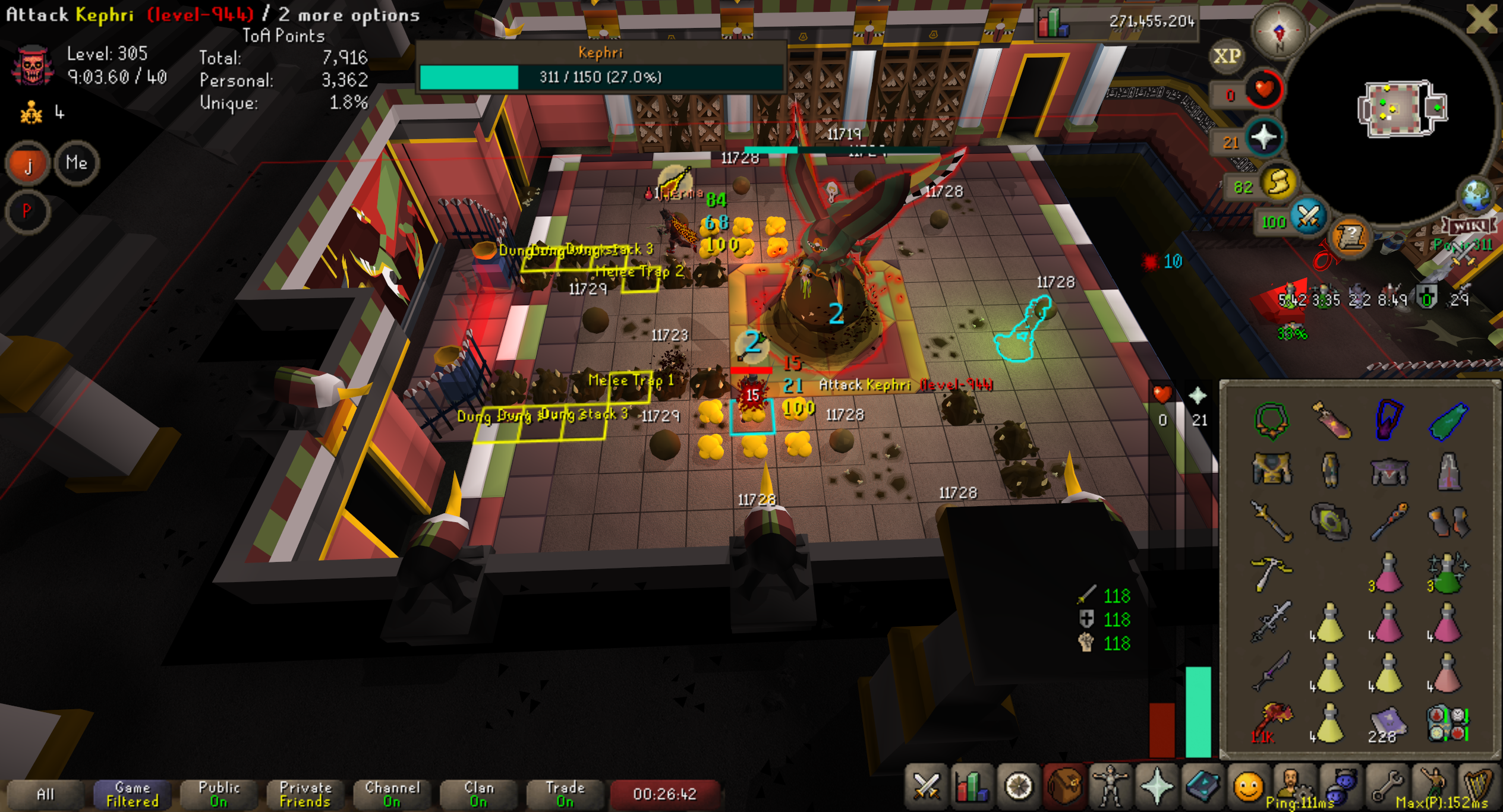
Task: Open the wrench Settings tab
Action: (1387, 787)
